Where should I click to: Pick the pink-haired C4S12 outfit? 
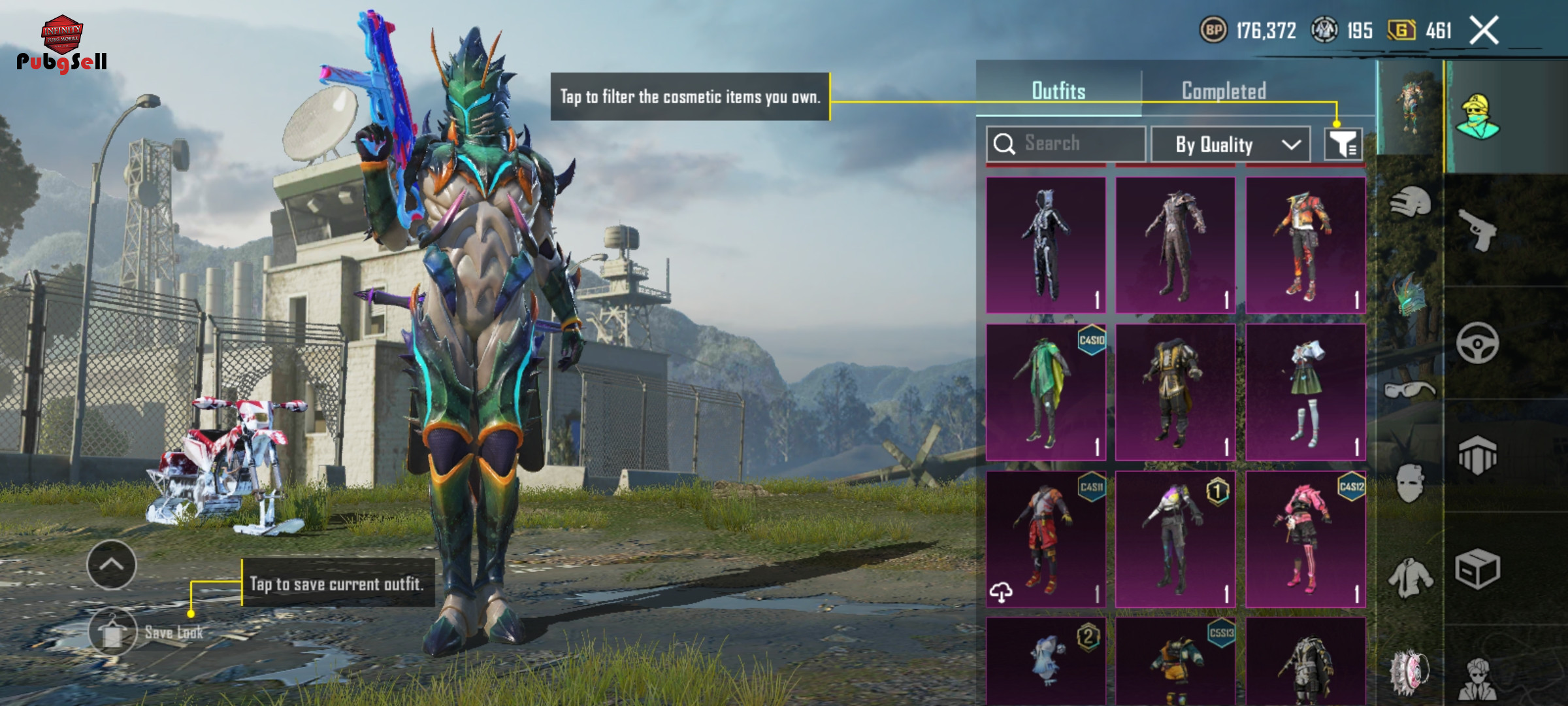point(1305,539)
